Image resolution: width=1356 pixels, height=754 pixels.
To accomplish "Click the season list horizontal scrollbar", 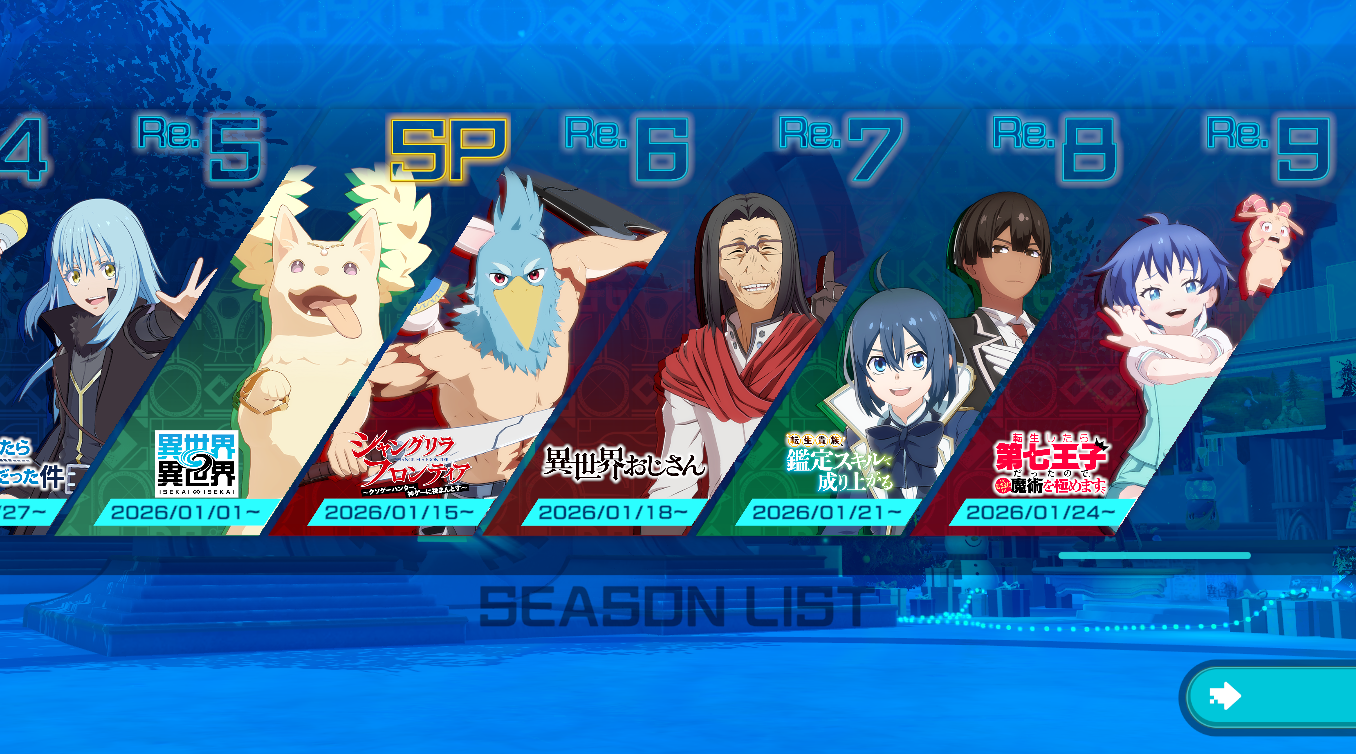I will click(x=1154, y=555).
